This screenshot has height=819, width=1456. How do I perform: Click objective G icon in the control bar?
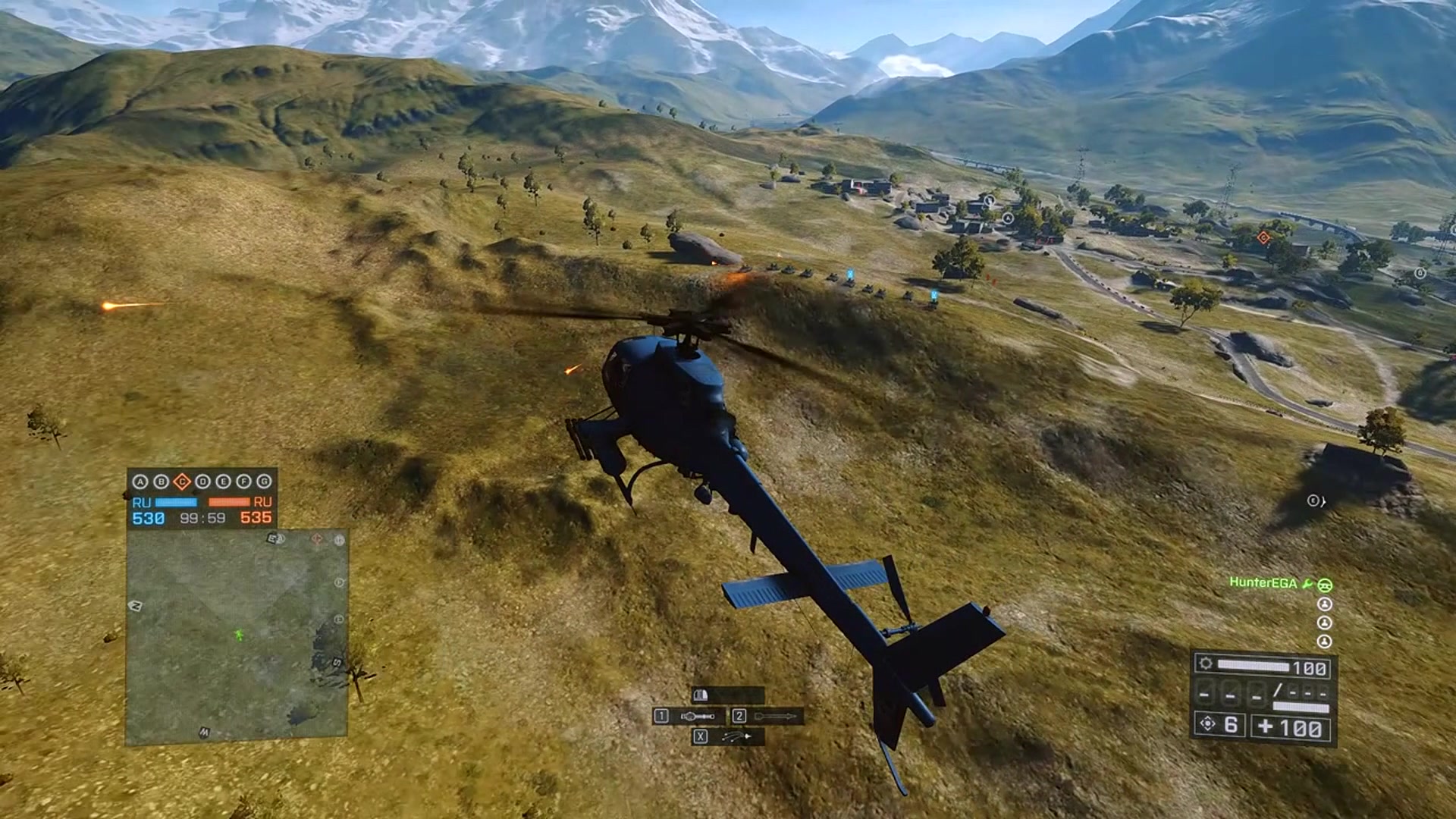[x=264, y=482]
